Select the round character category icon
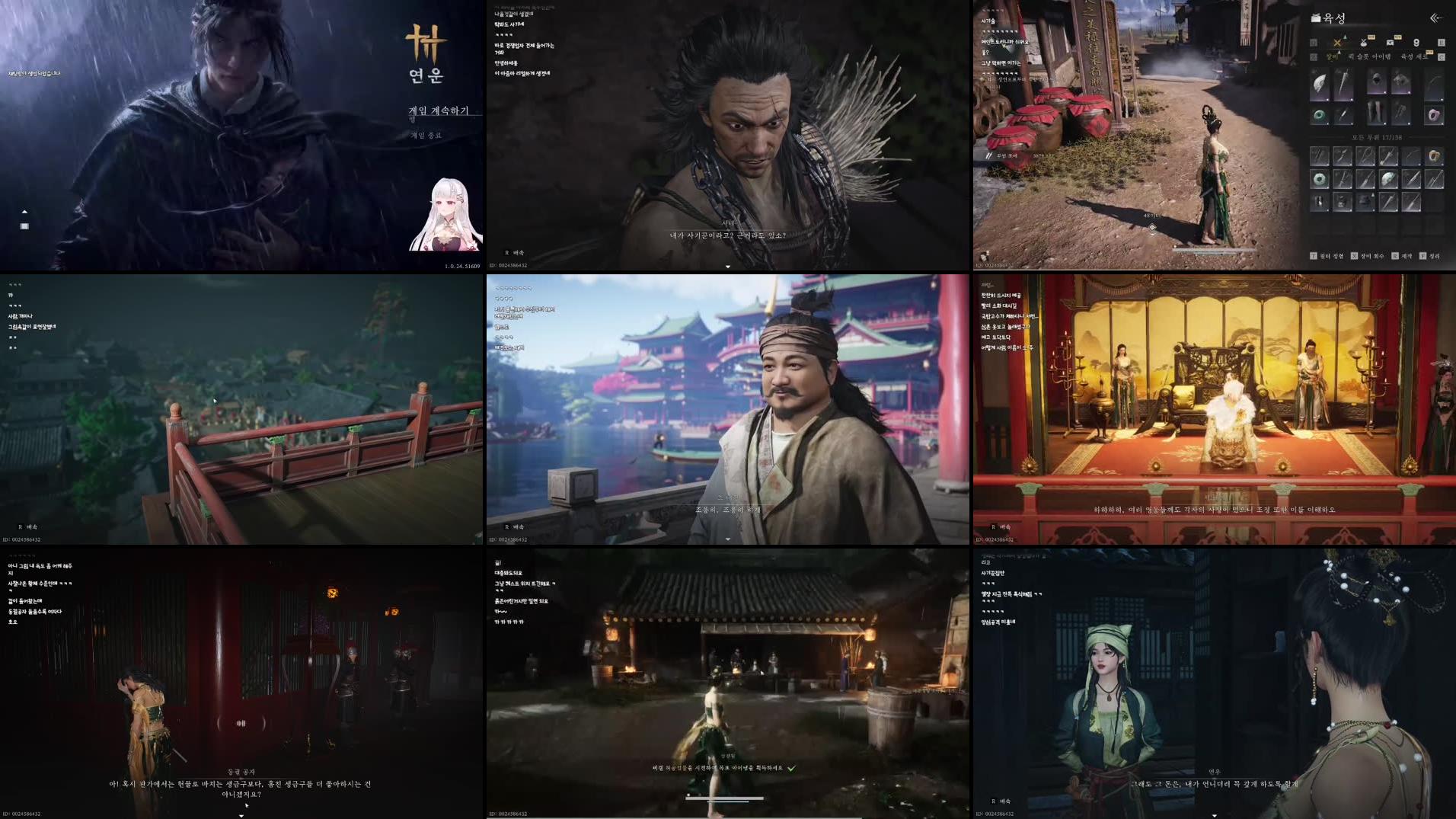The height and width of the screenshot is (819, 1456). (x=1417, y=43)
